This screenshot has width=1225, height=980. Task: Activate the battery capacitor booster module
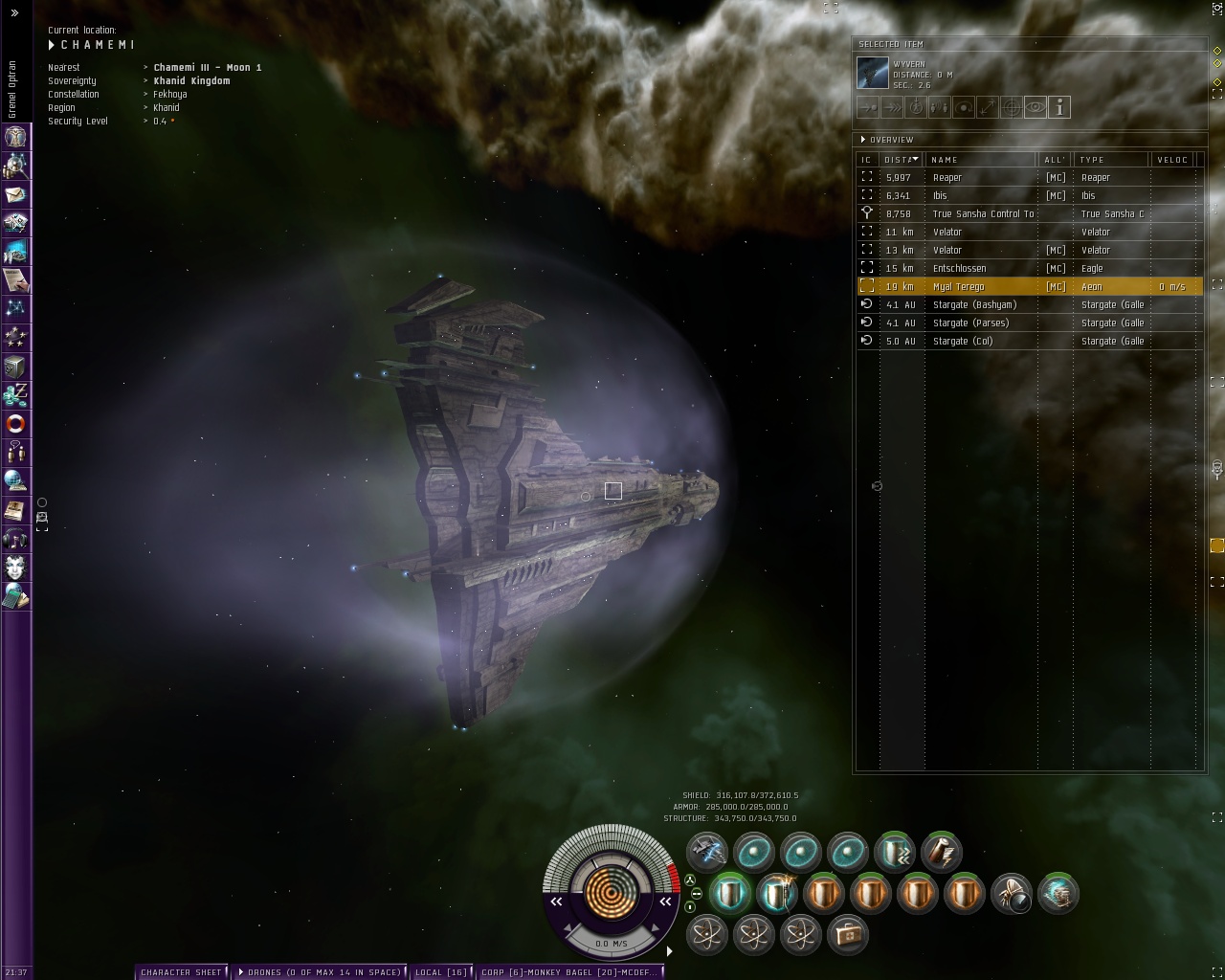(941, 851)
